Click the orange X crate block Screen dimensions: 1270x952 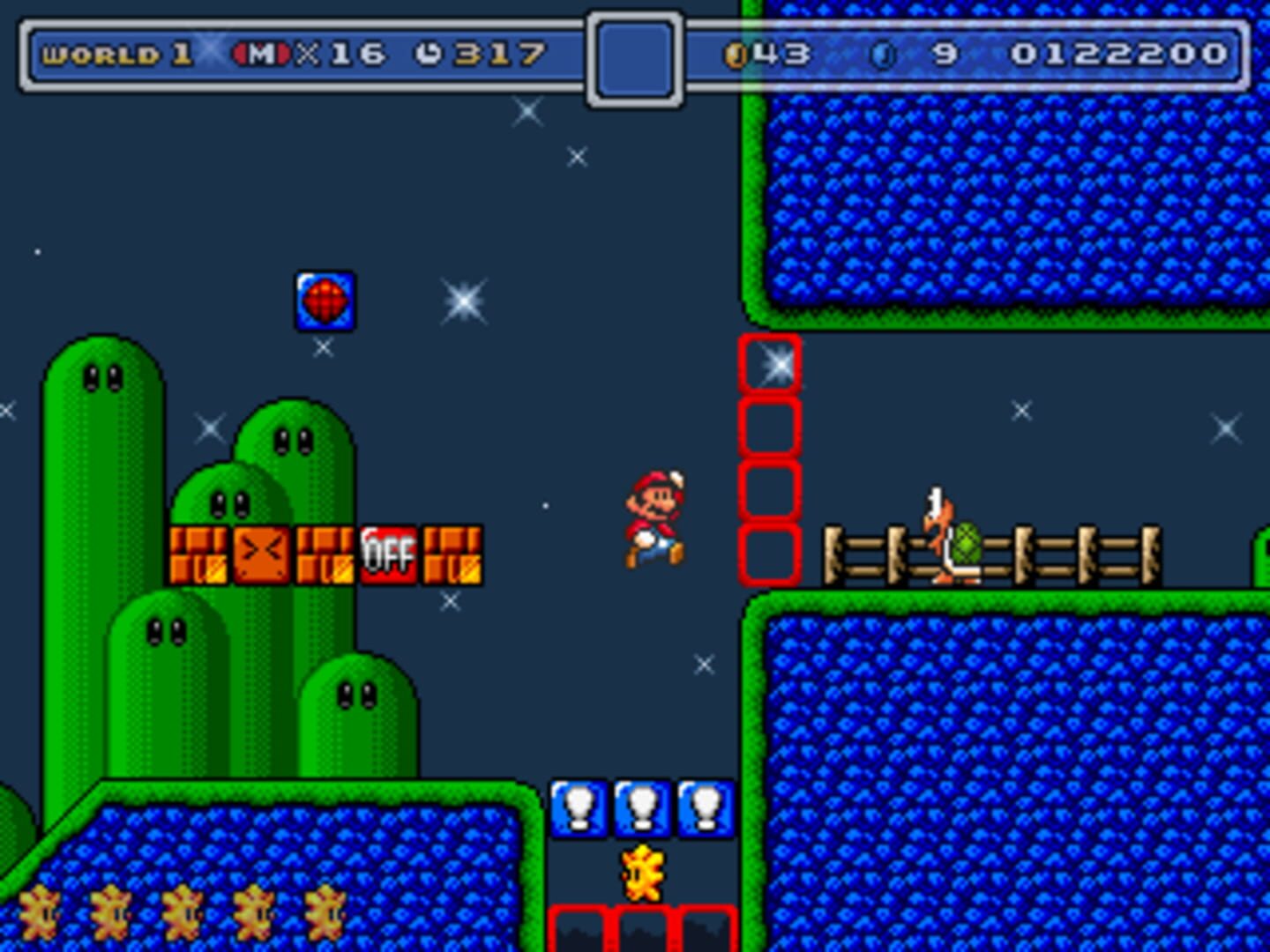(261, 554)
